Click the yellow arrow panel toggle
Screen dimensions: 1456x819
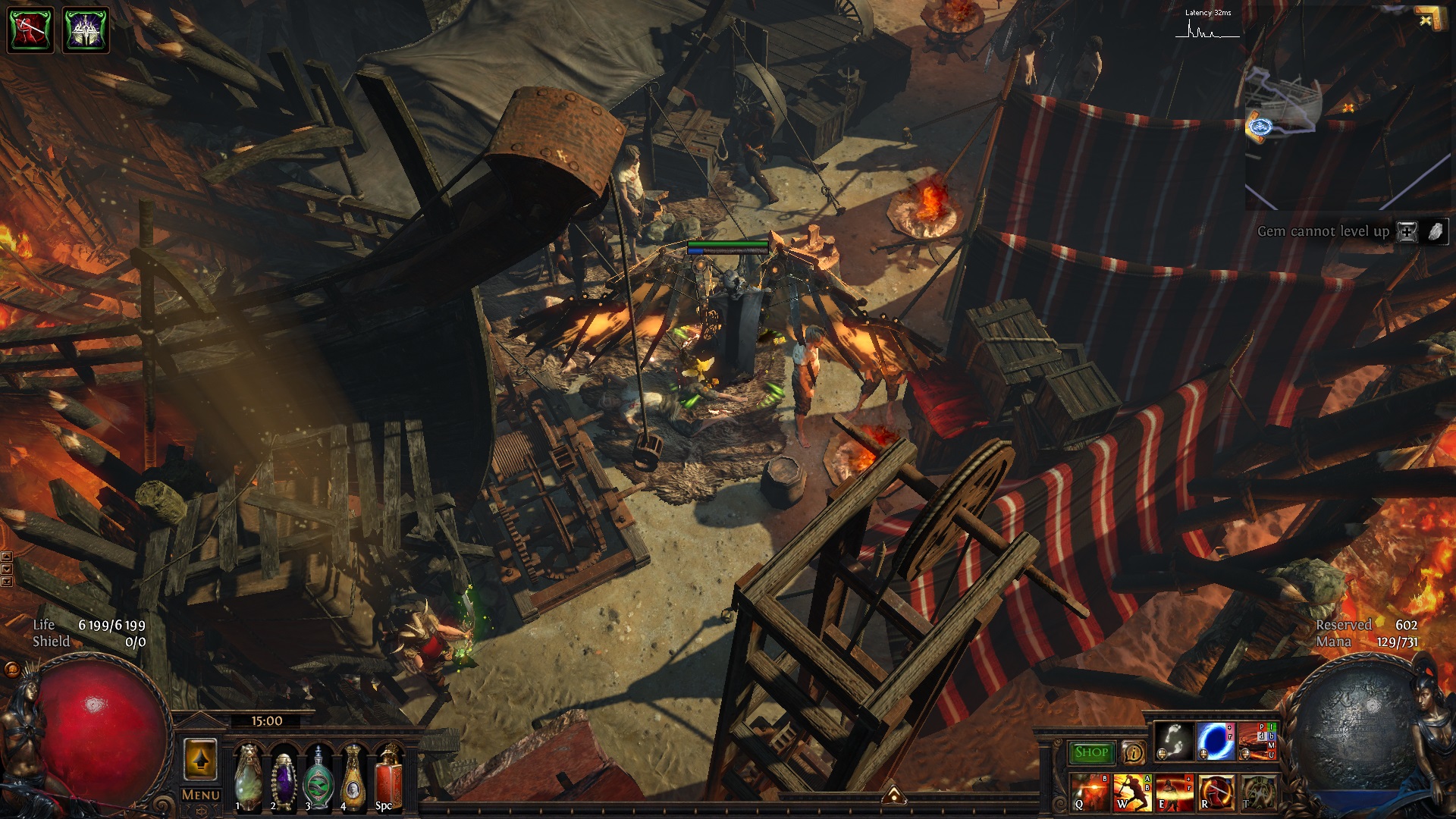click(200, 759)
